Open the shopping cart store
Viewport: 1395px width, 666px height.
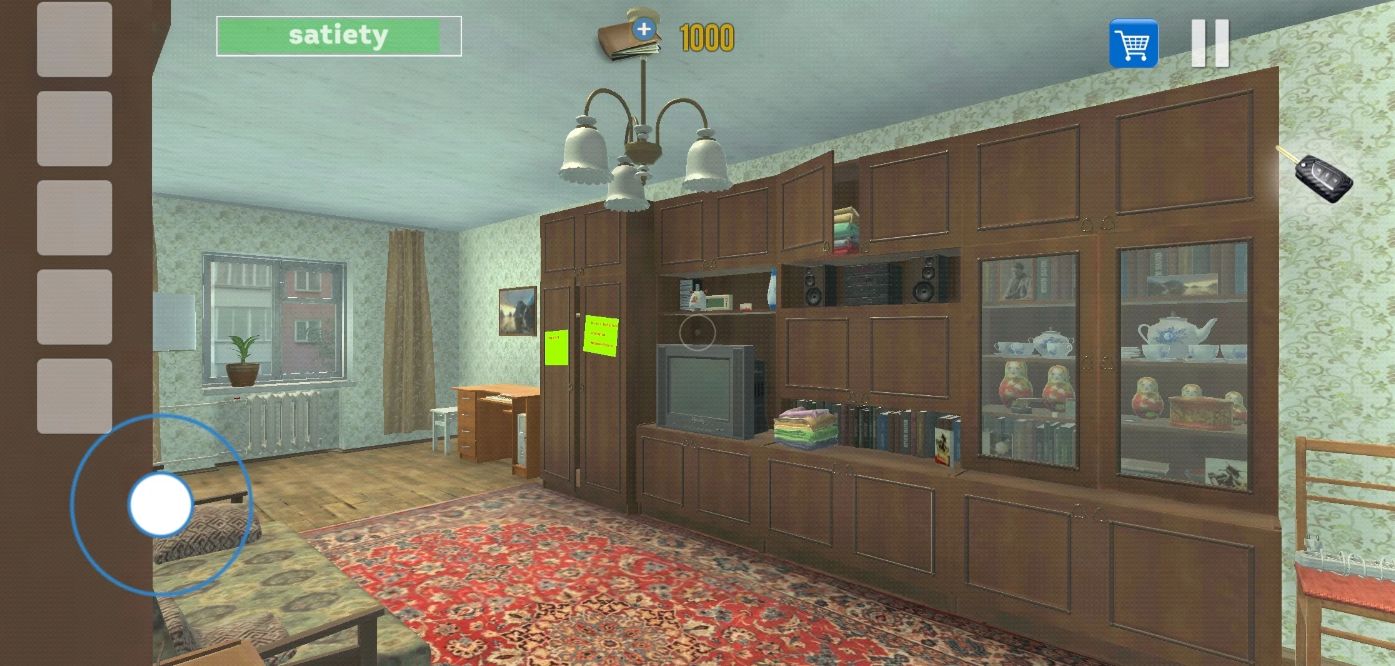pyautogui.click(x=1133, y=44)
